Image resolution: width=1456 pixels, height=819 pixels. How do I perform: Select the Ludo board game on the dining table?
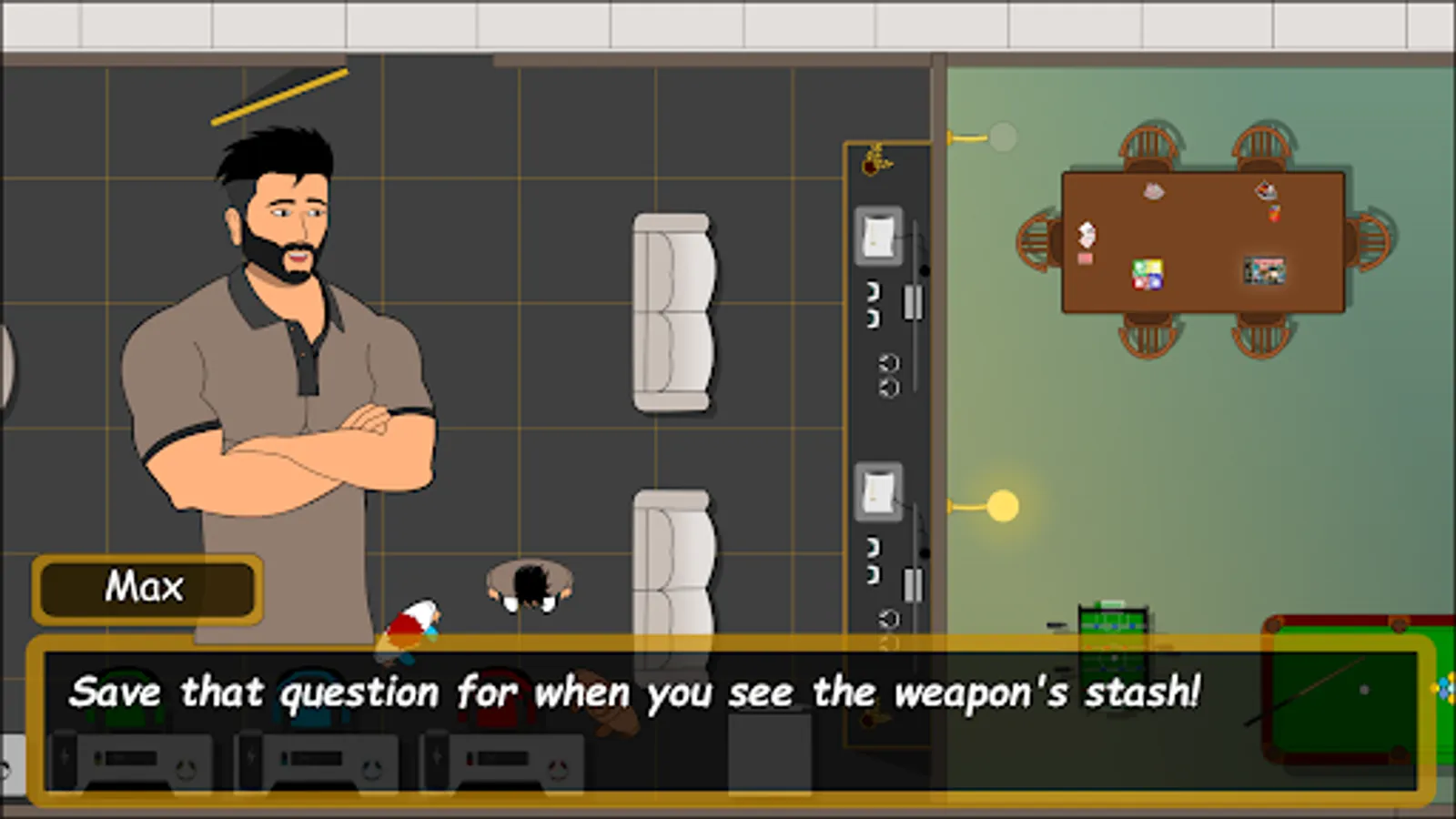[x=1146, y=274]
